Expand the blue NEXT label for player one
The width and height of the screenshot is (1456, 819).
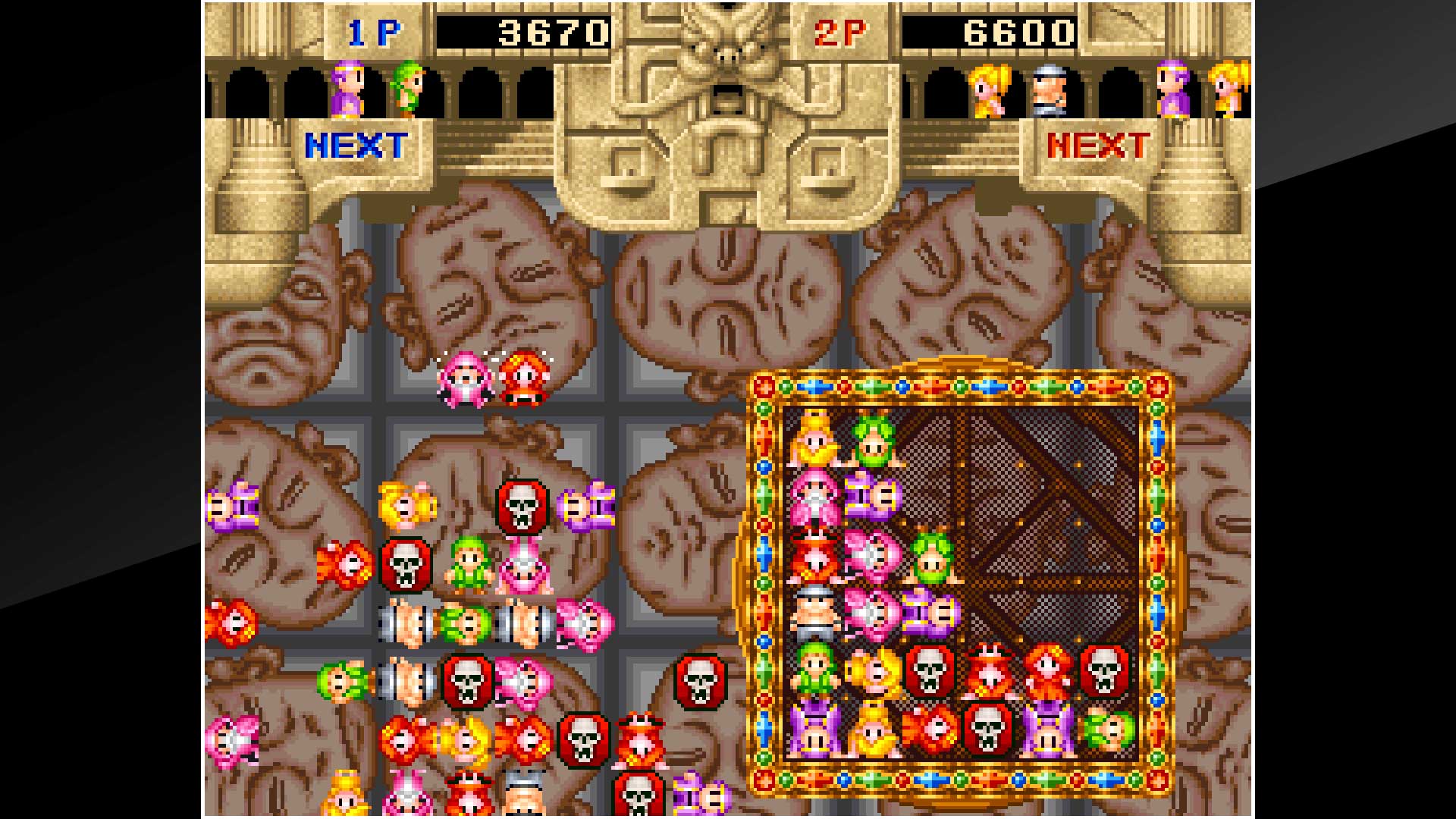pyautogui.click(x=356, y=144)
